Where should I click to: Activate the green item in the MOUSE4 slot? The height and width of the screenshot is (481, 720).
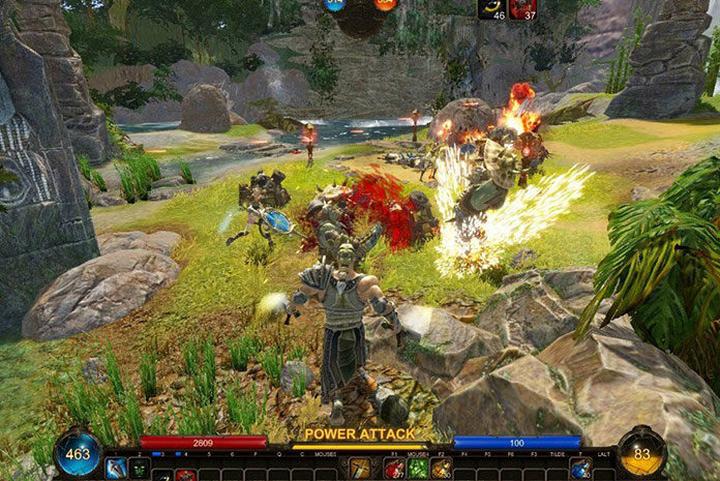[x=418, y=468]
